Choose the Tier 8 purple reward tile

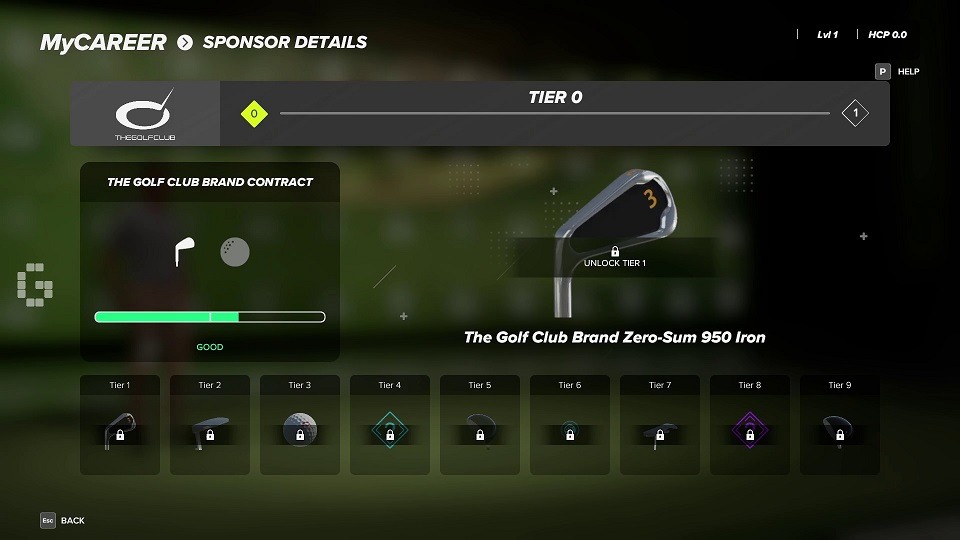point(750,425)
